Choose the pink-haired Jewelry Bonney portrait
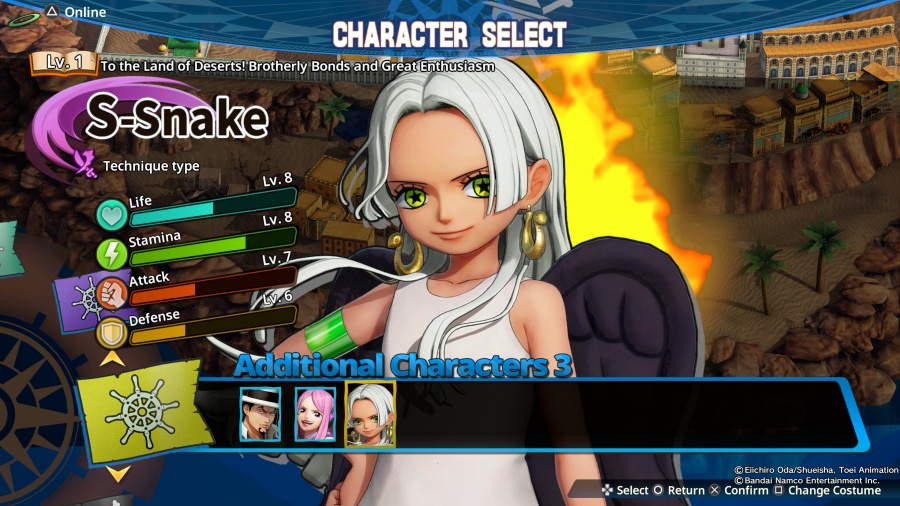Image resolution: width=900 pixels, height=506 pixels. (315, 414)
